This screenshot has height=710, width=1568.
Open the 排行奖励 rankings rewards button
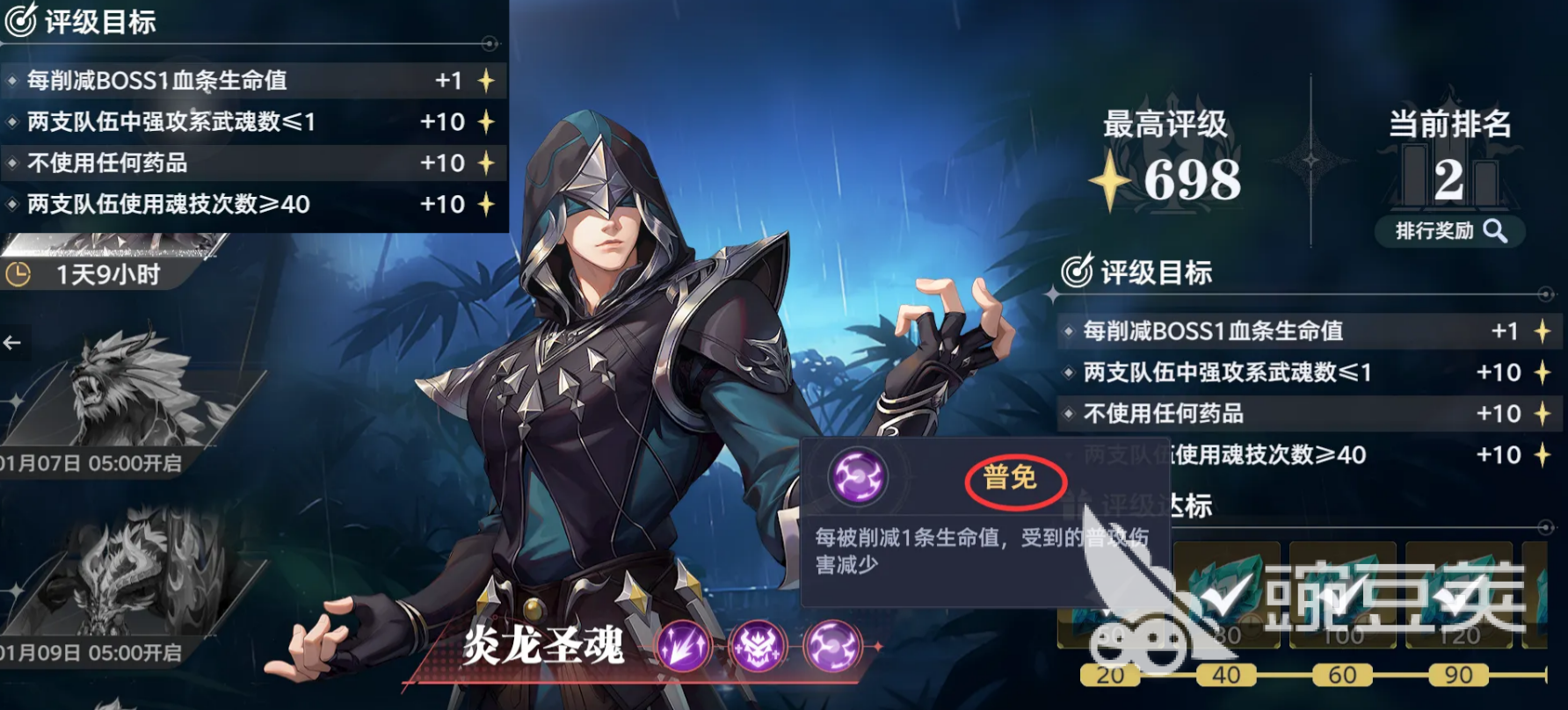pos(1448,230)
